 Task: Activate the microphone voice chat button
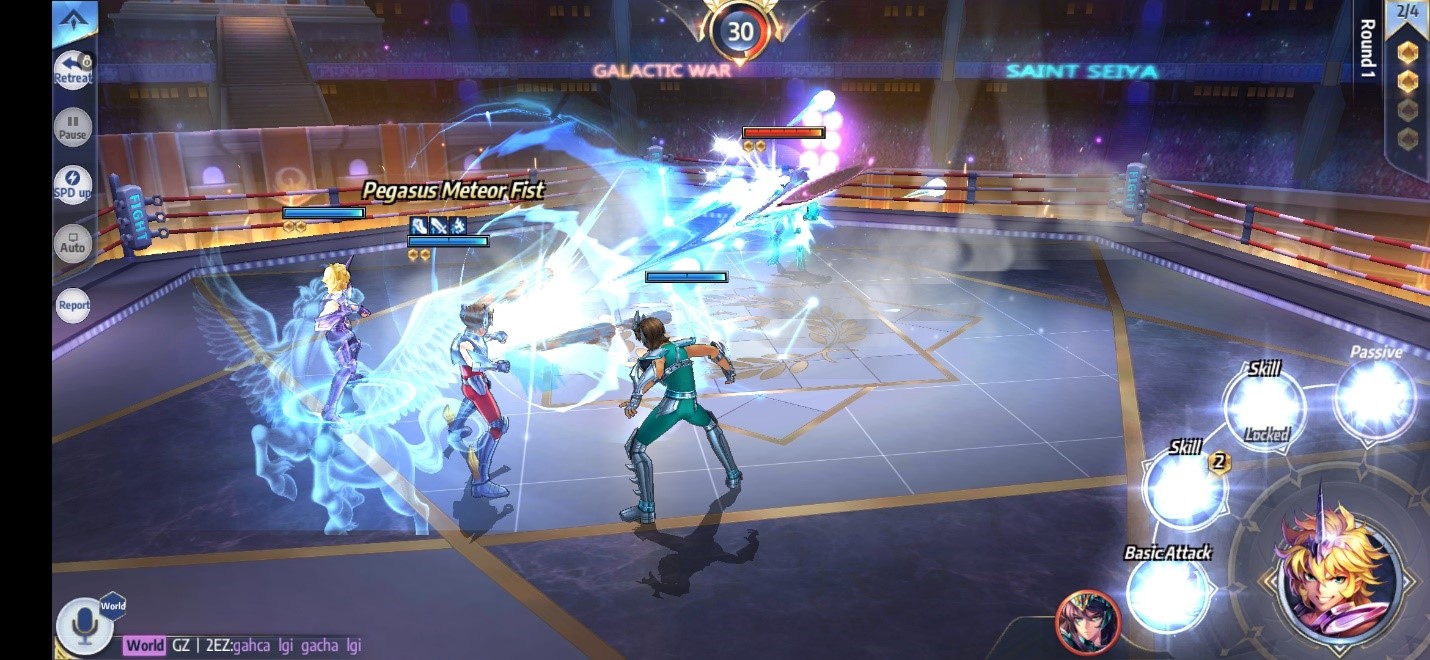click(x=84, y=625)
